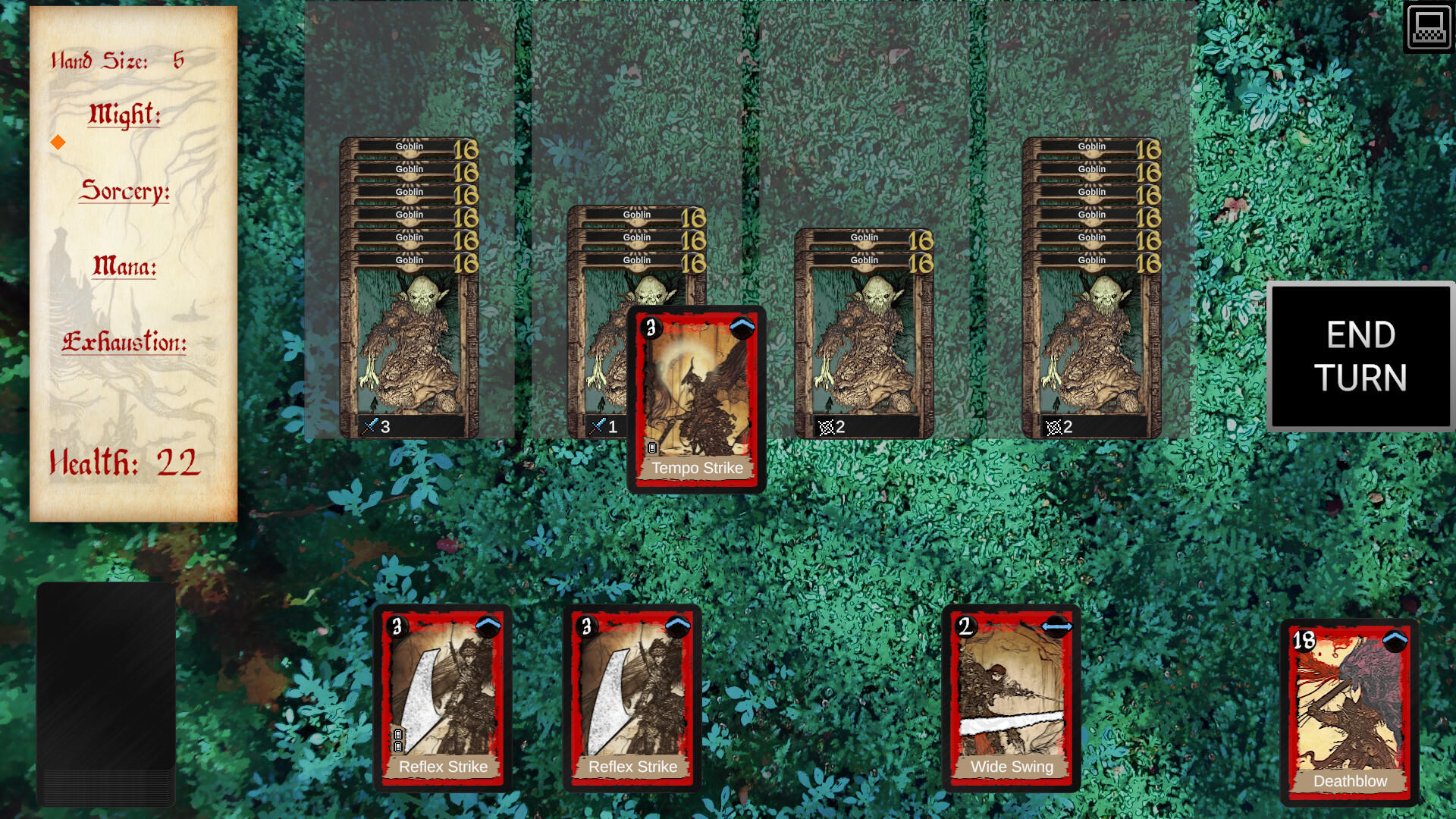
Task: Expand the second Goblin column's stack
Action: point(635,215)
